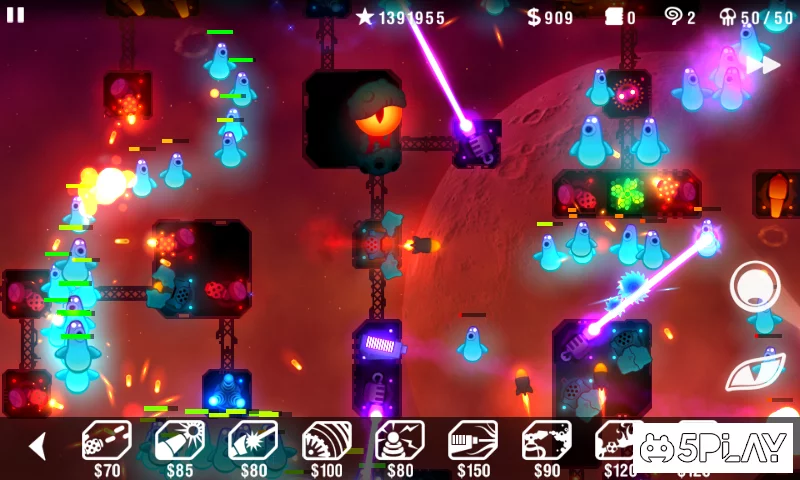Viewport: 800px width, 480px height.
Task: Activate the eye ability button
Action: (x=755, y=371)
